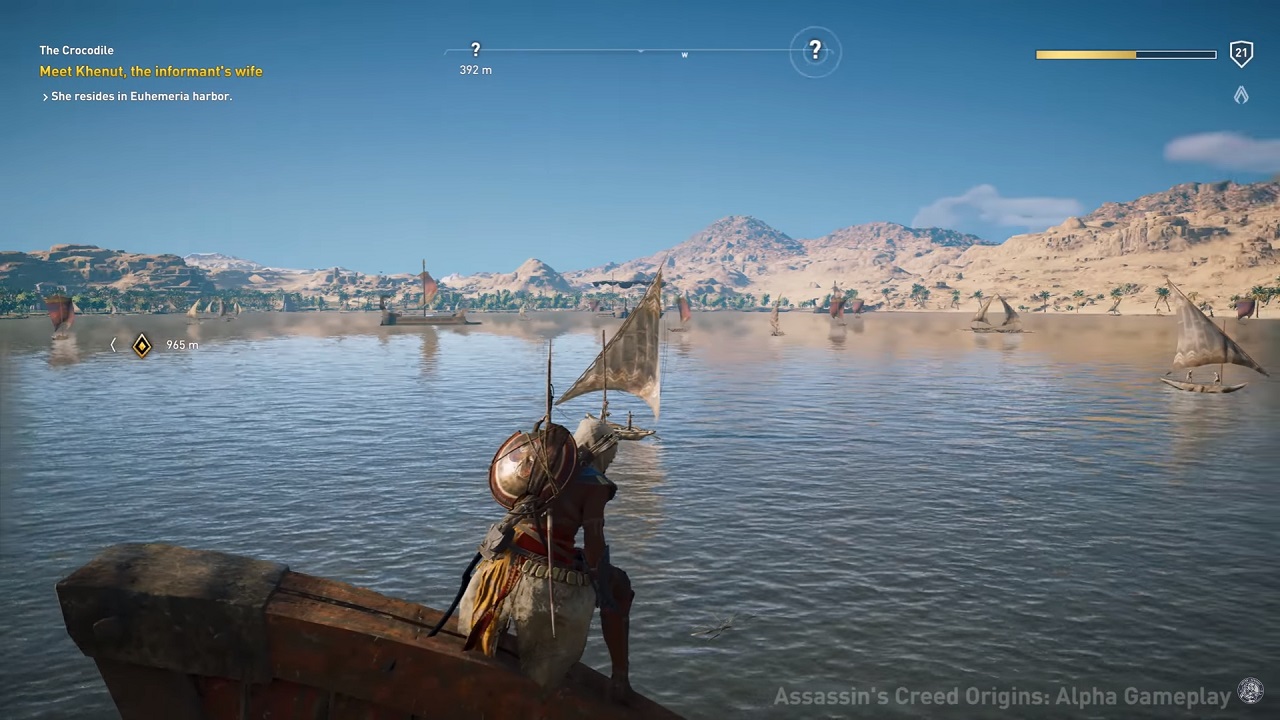Viewport: 1280px width, 720px height.
Task: Click the circled question mark compass marker
Action: pos(815,50)
